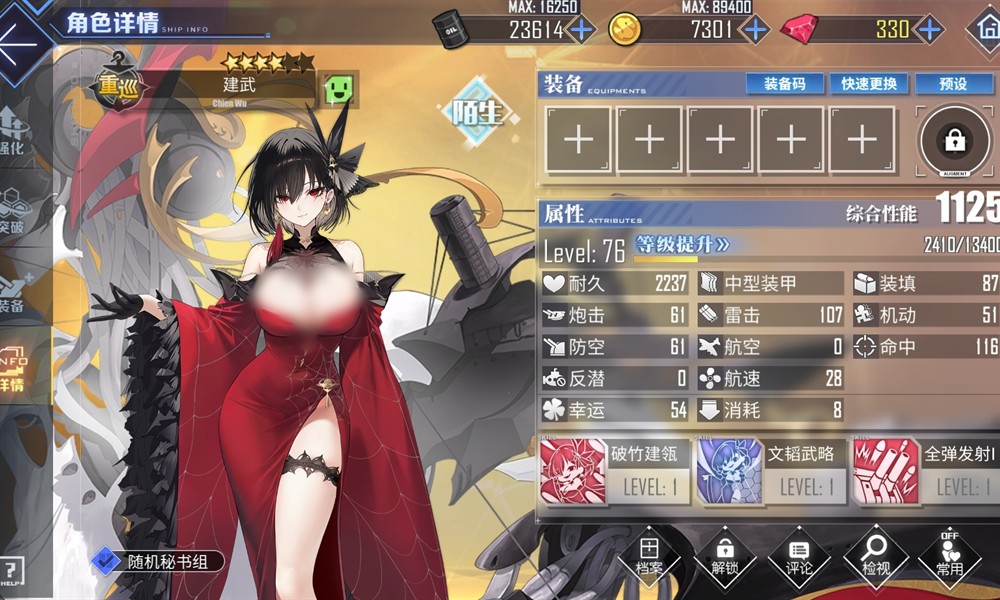Open the 预设 presets button
1000x600 pixels.
pos(954,84)
